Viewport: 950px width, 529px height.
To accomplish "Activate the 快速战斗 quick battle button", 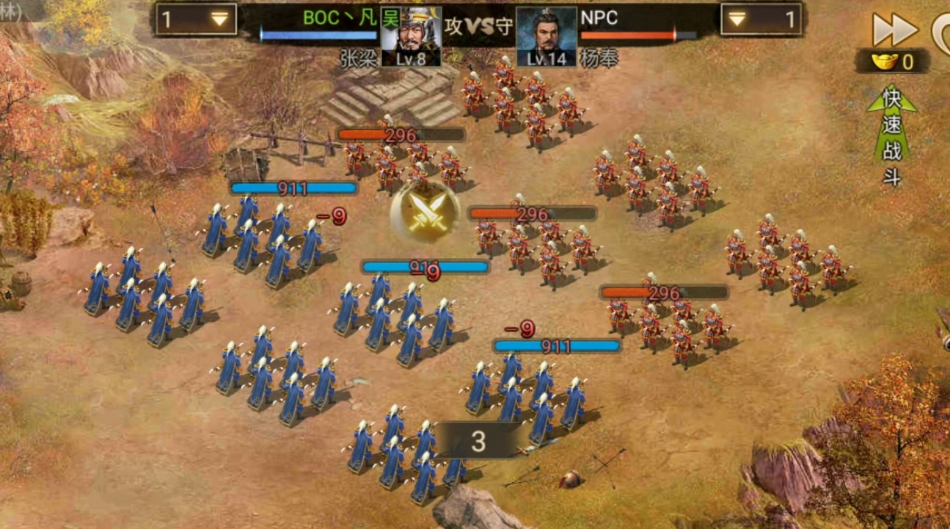I will pos(892,137).
